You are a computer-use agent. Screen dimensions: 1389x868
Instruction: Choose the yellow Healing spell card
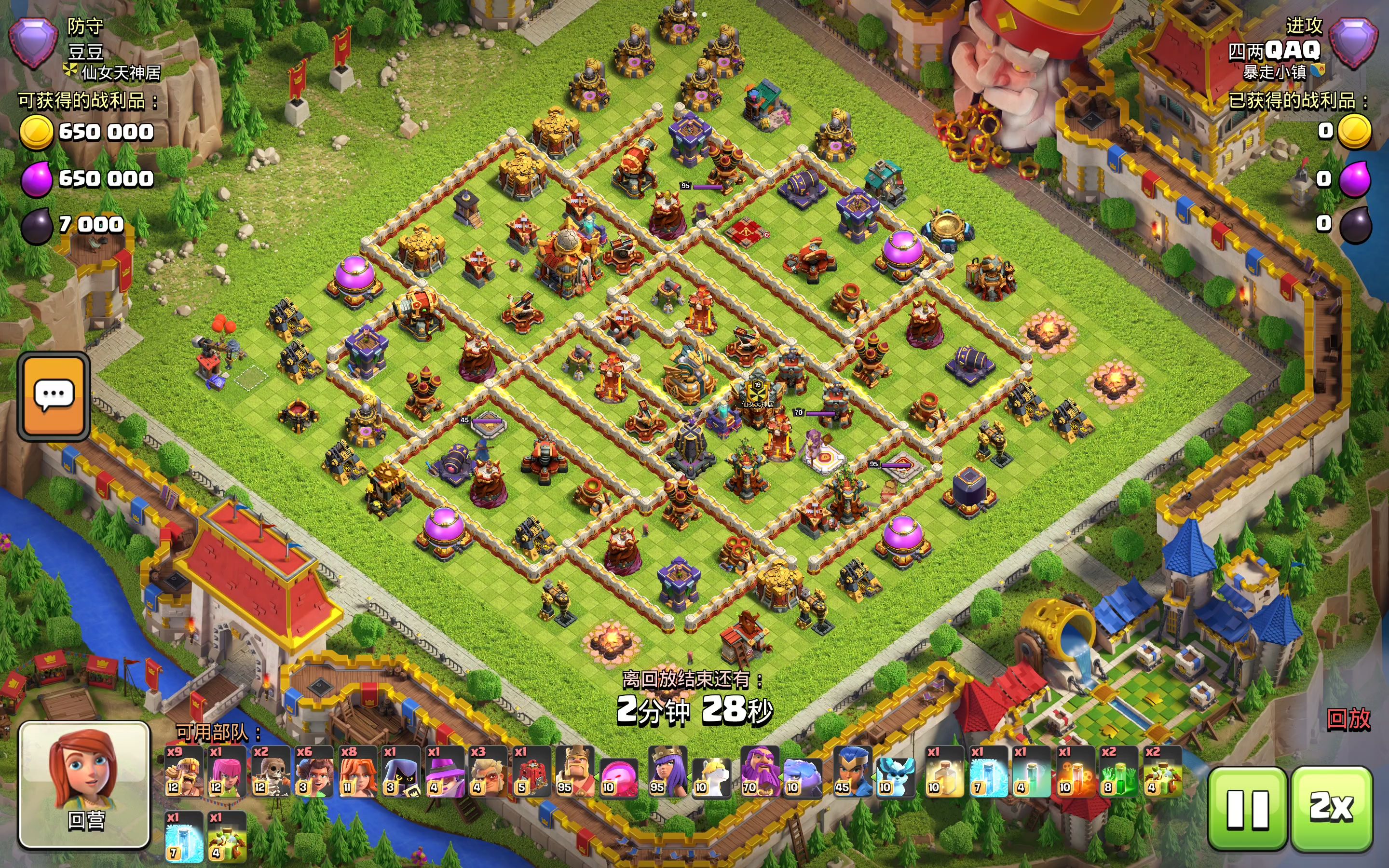coord(944,772)
